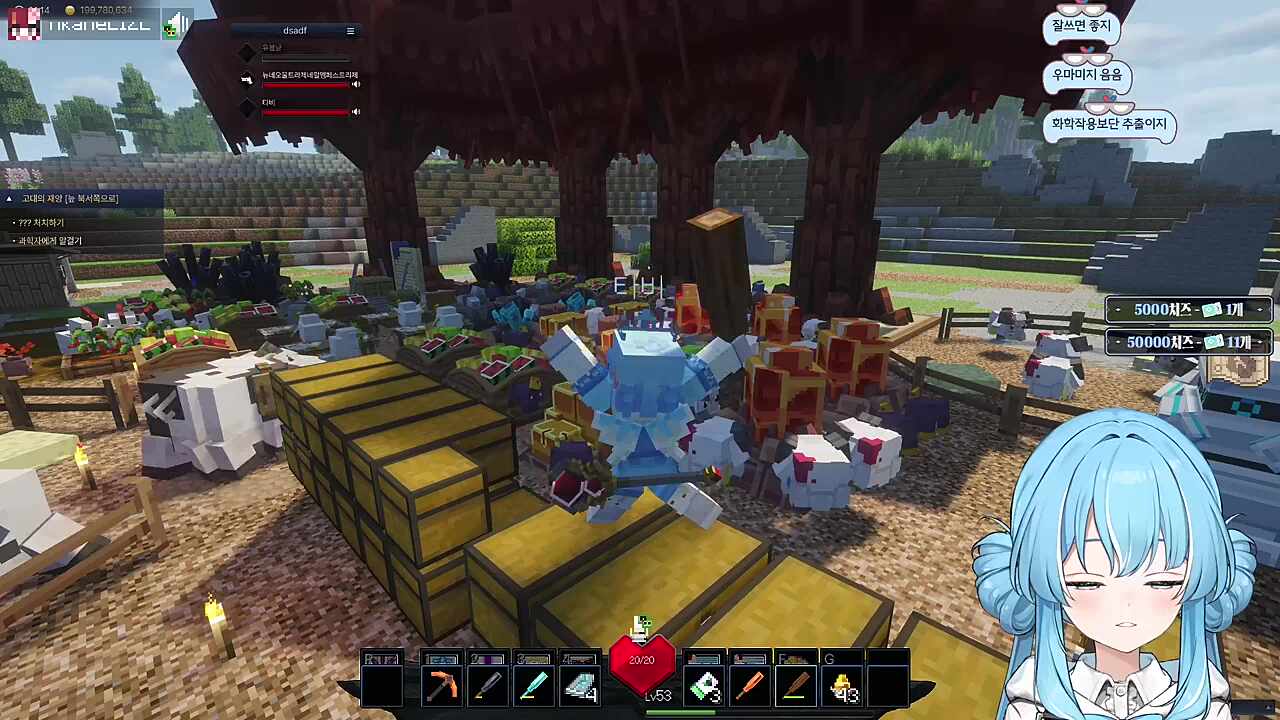
Task: Select the green ticket item slot
Action: point(704,686)
